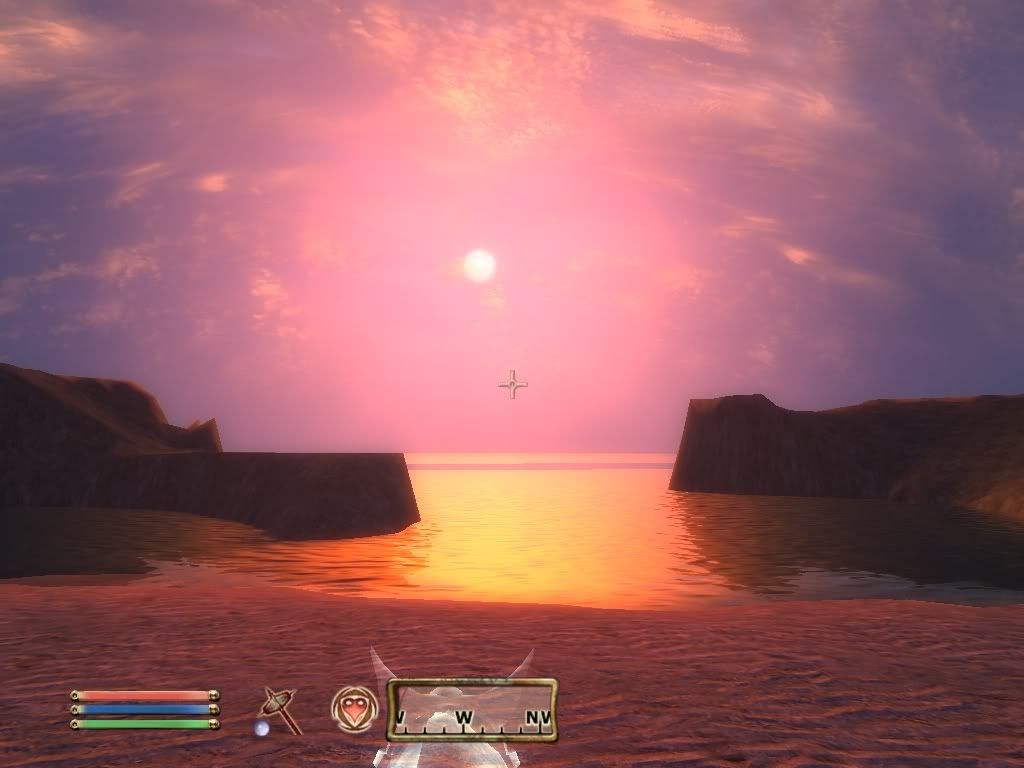Open the compass strip showing west
This screenshot has width=1024, height=768.
(x=472, y=711)
